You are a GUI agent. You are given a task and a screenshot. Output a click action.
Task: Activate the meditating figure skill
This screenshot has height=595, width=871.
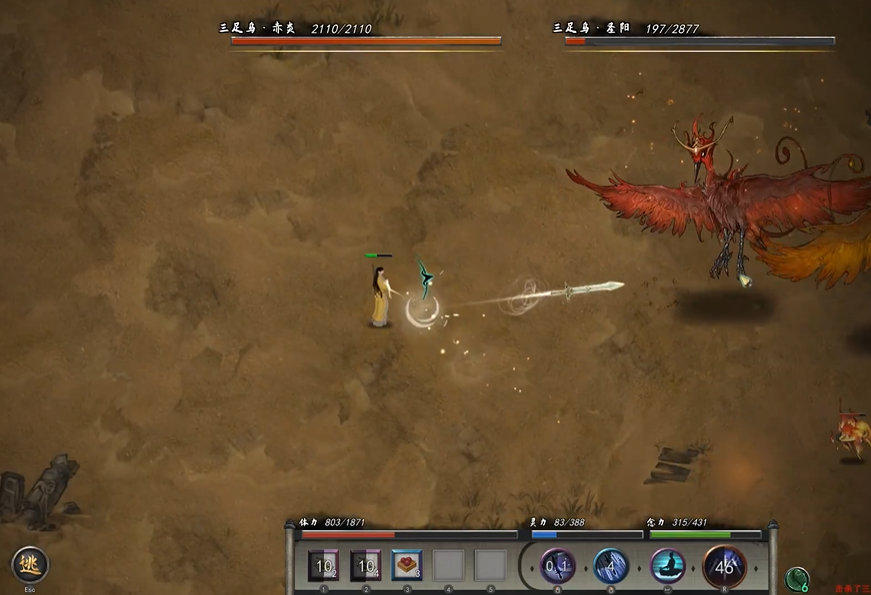(668, 567)
